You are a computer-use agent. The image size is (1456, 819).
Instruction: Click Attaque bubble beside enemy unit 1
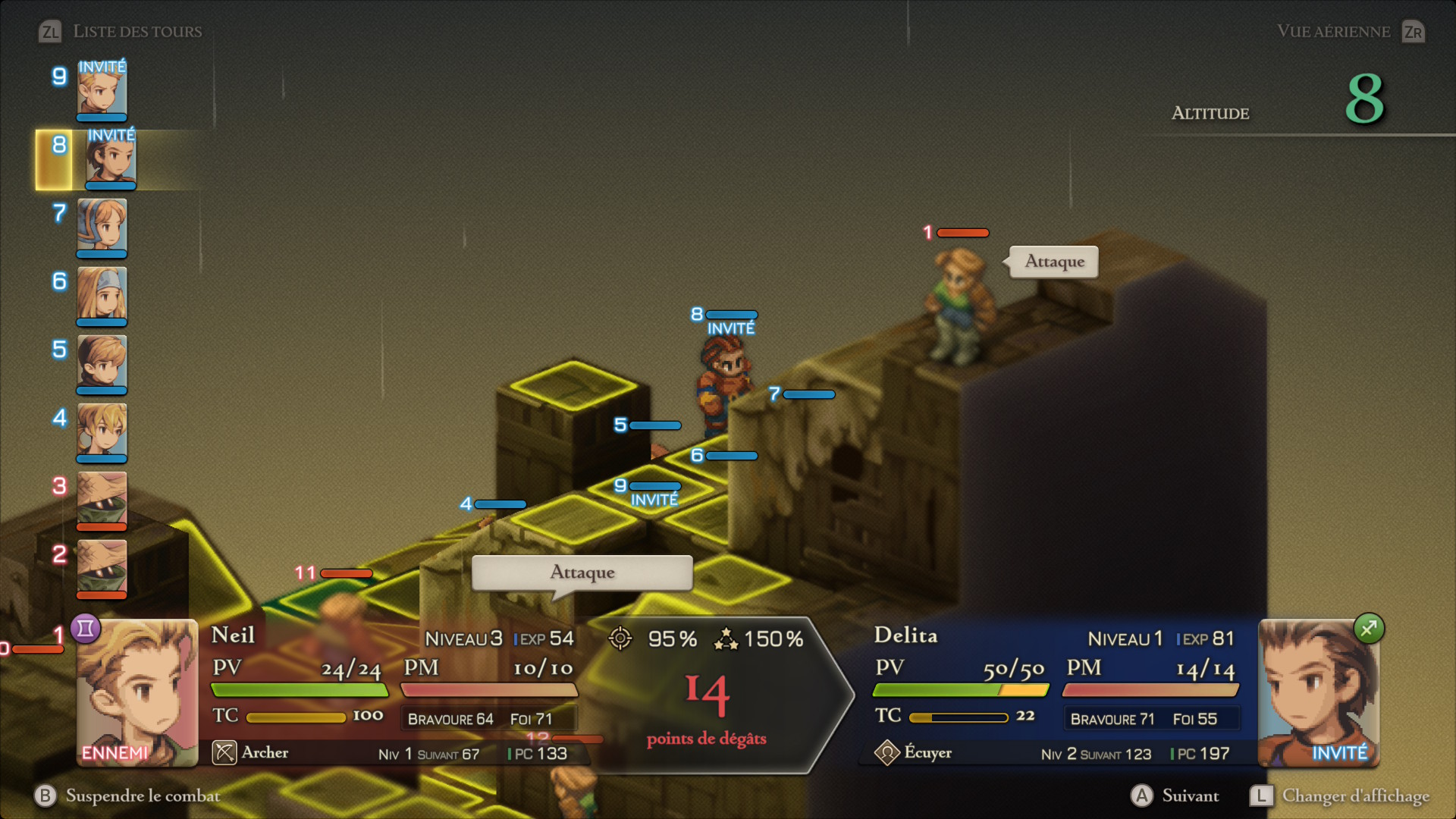pos(1054,262)
